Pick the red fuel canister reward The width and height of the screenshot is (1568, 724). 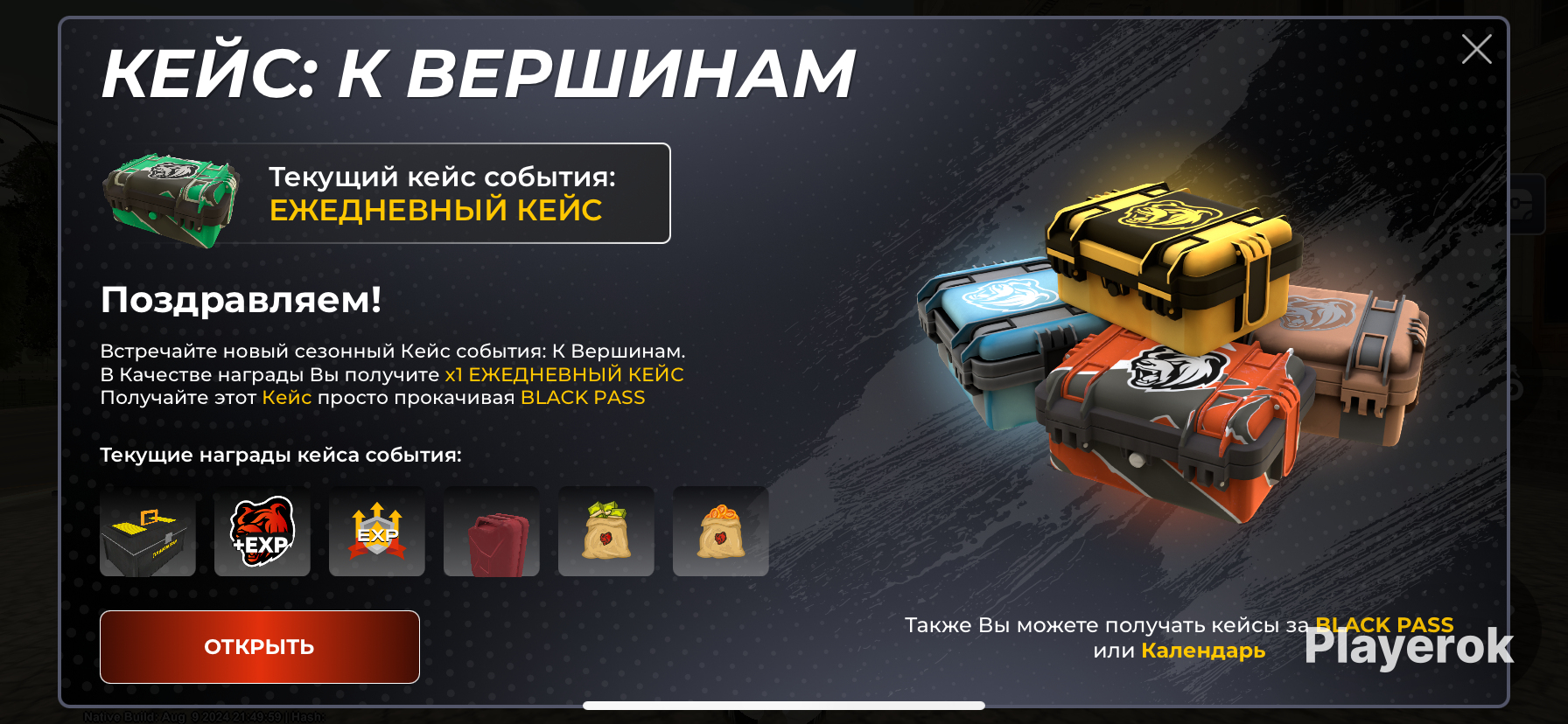[x=492, y=532]
